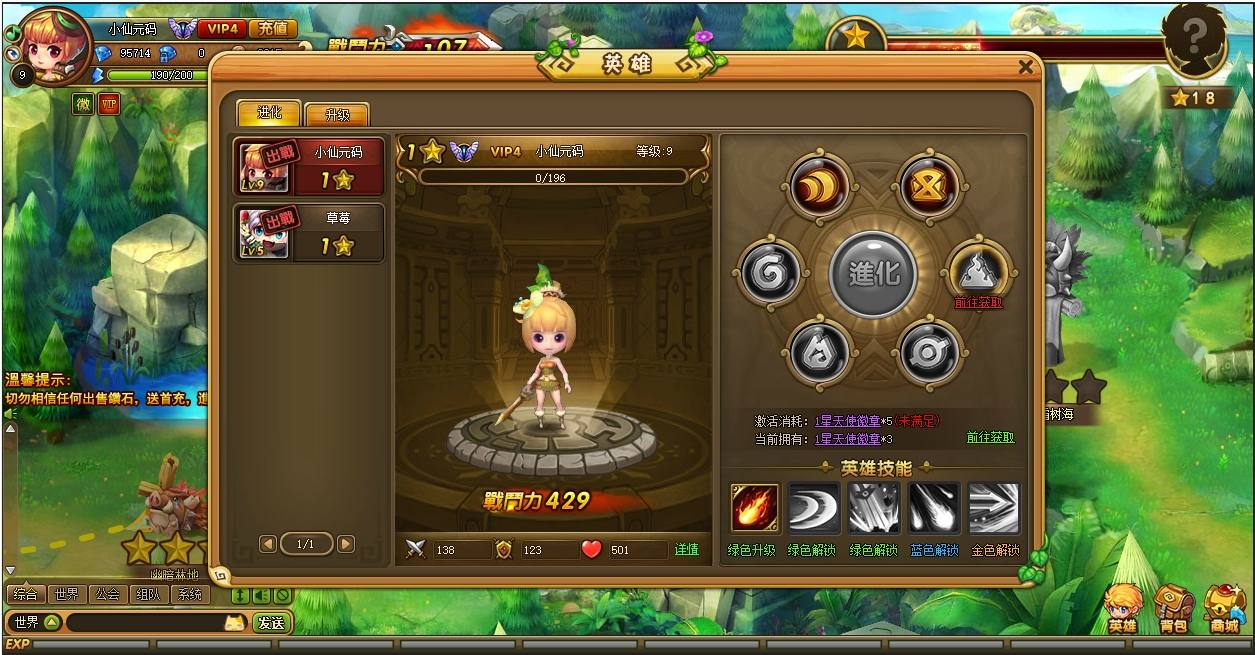This screenshot has width=1255, height=655.
Task: Select hero 小仙元码 in the list
Action: [308, 166]
